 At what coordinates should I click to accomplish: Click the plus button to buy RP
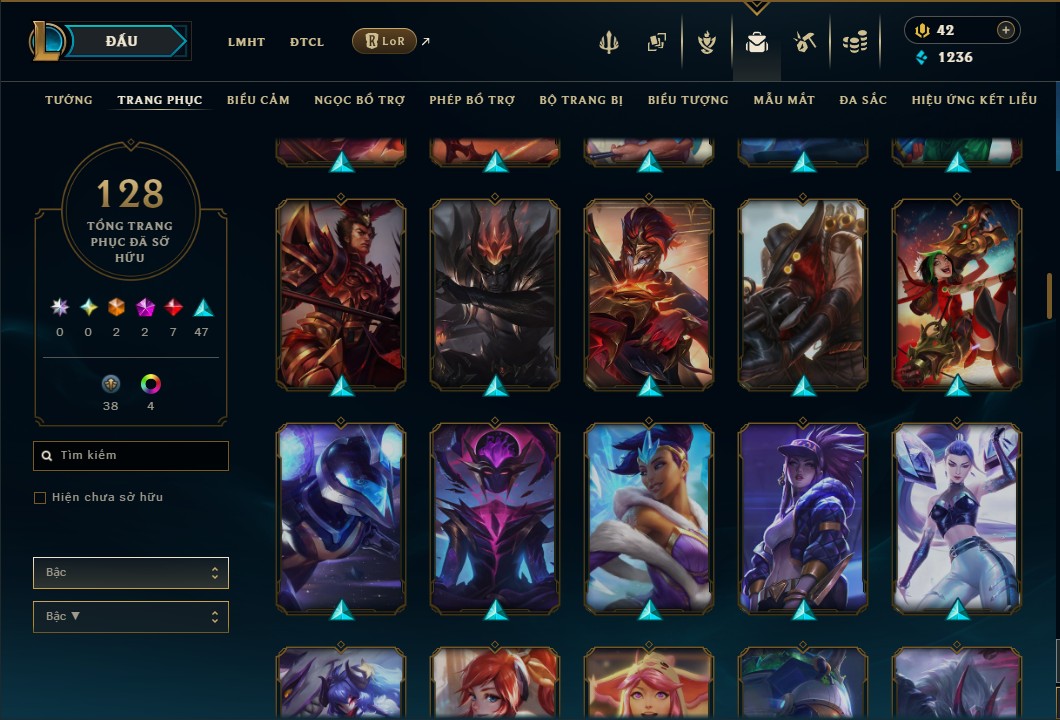click(1005, 30)
